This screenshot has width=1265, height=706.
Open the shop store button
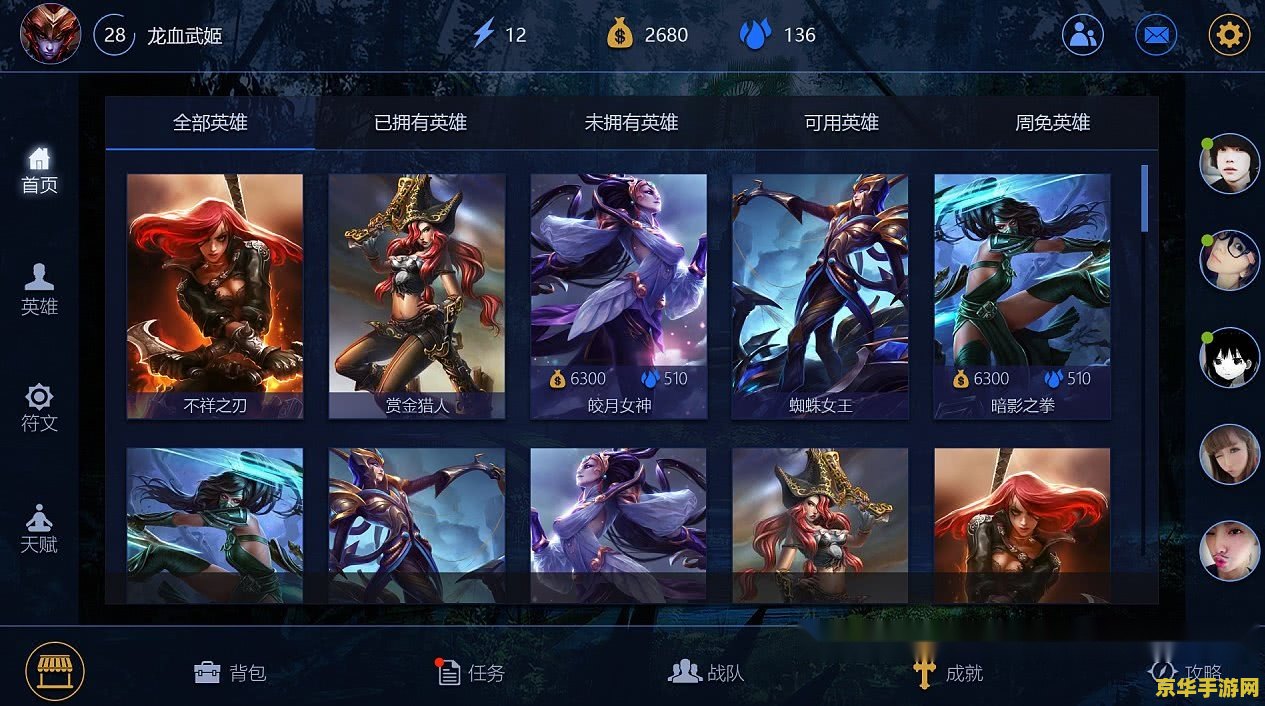pos(55,671)
